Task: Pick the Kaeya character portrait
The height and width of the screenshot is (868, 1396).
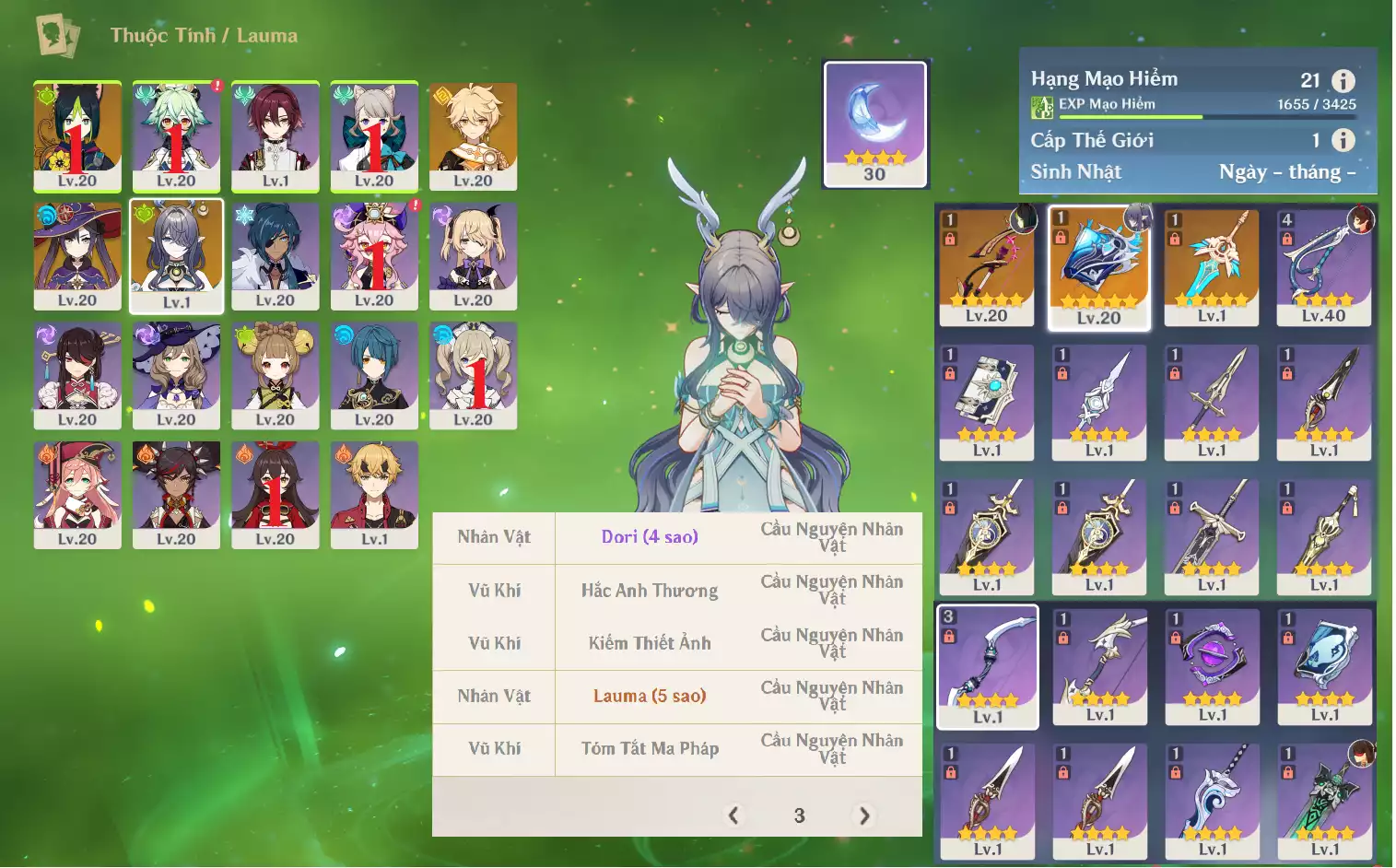Action: click(x=276, y=255)
